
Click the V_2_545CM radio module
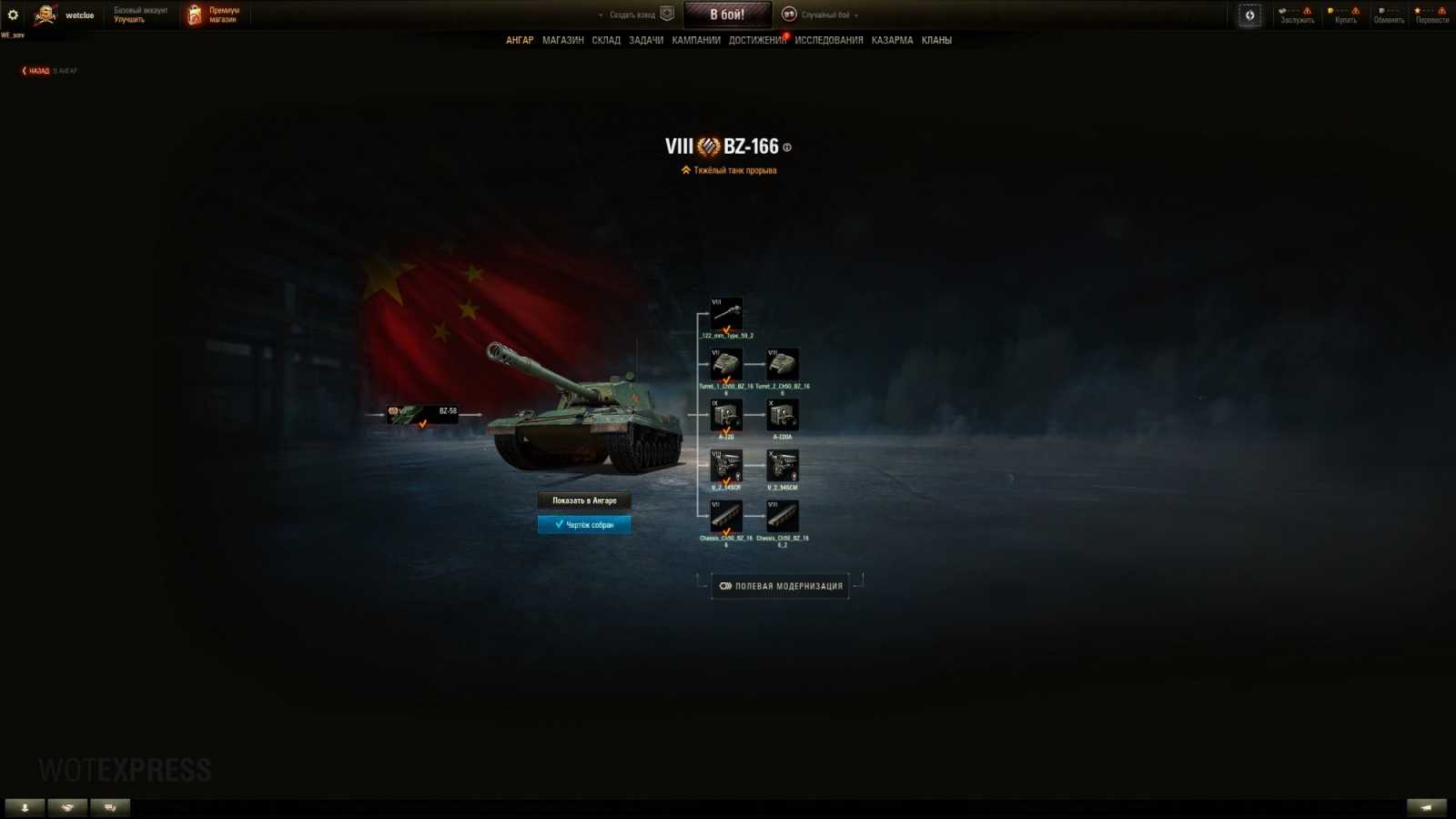click(x=784, y=467)
